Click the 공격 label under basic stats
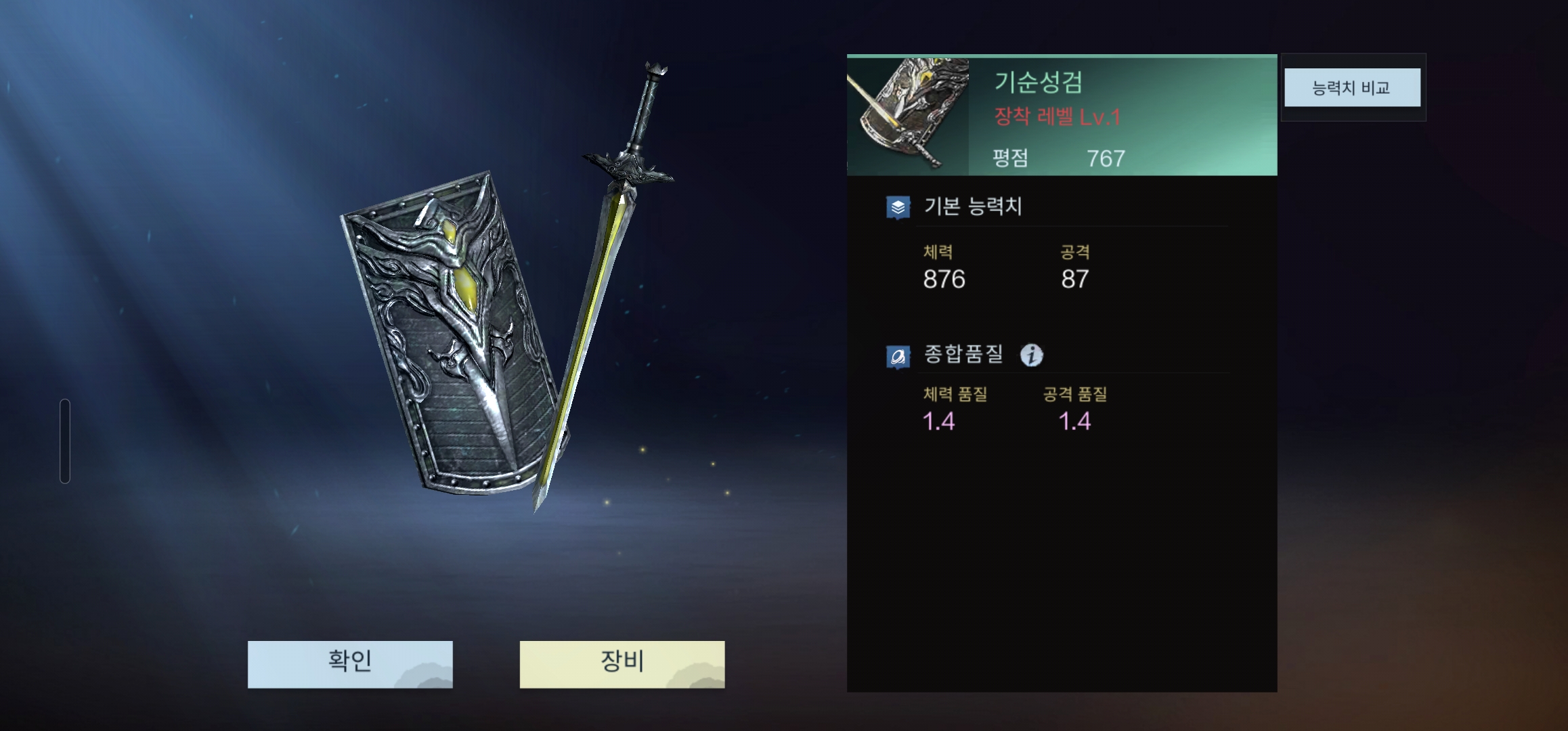1568x731 pixels. click(1074, 251)
